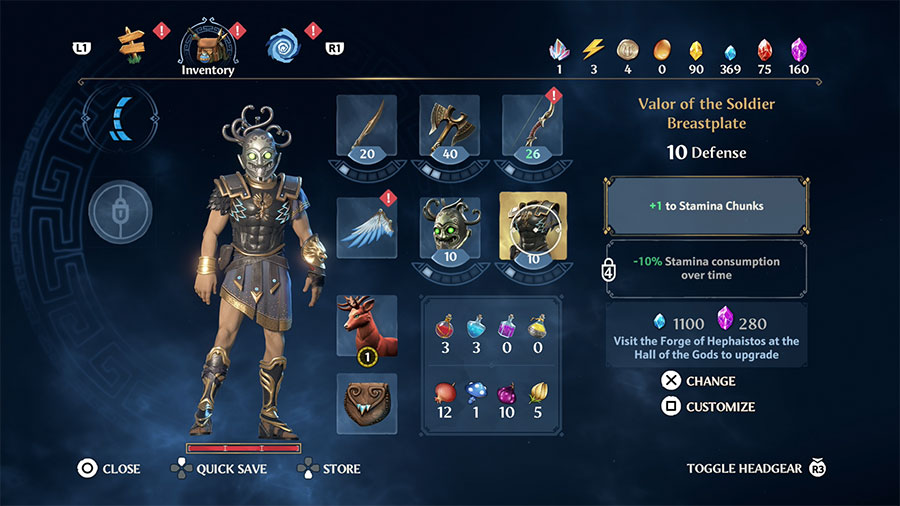Click the locked -10% Stamina consumption perk

[705, 268]
